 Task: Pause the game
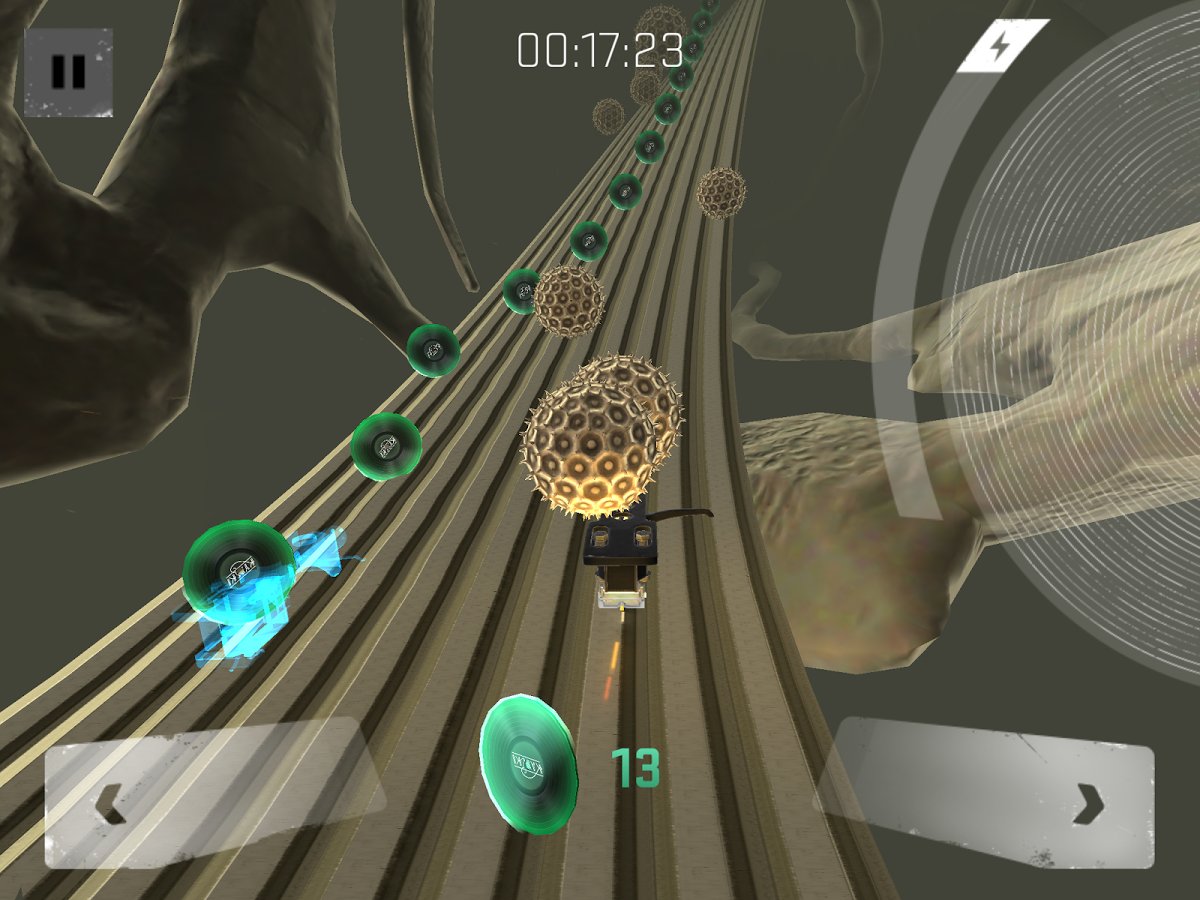coord(68,72)
